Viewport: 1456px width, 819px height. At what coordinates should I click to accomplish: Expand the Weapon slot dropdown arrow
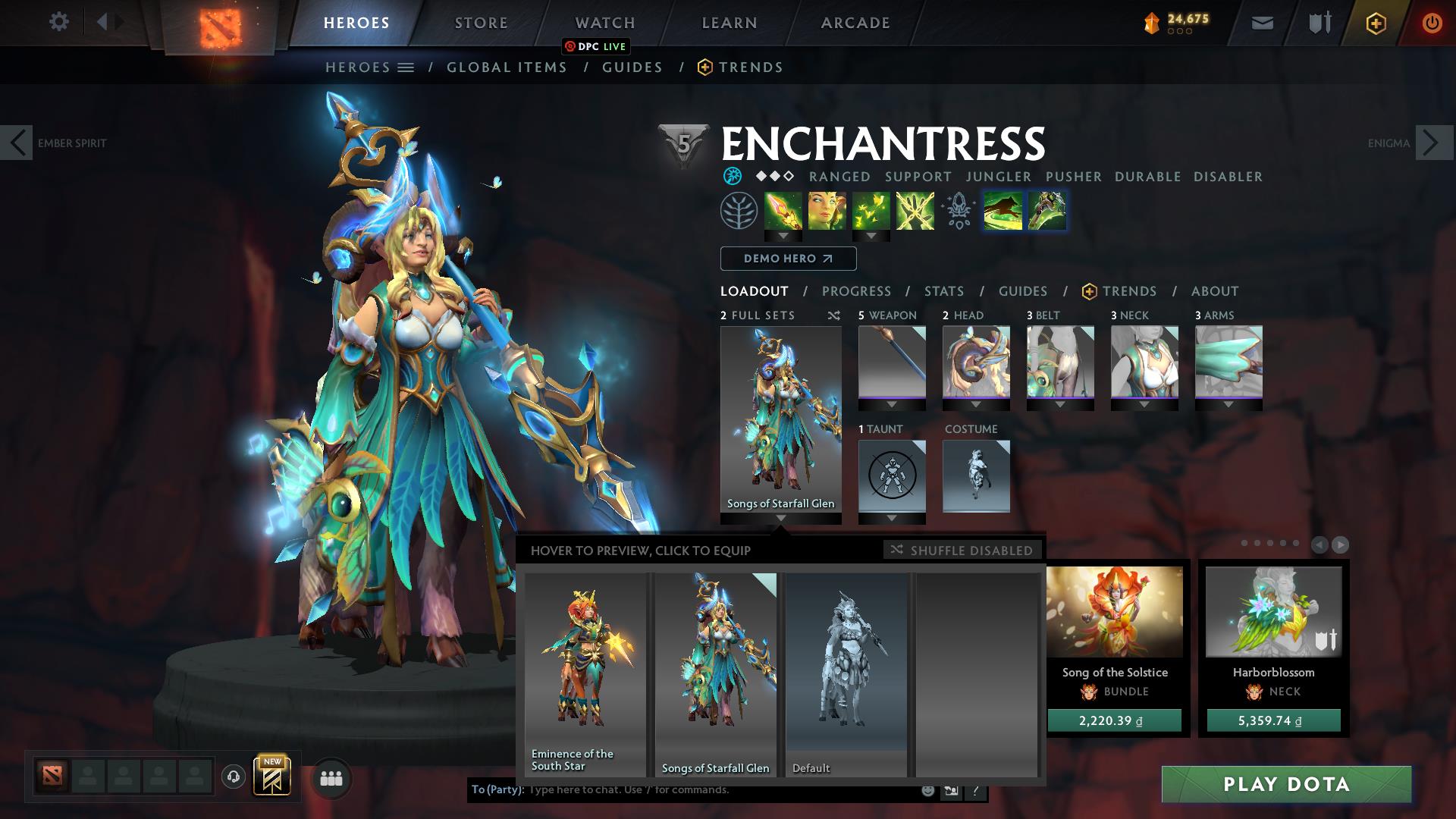pyautogui.click(x=892, y=403)
